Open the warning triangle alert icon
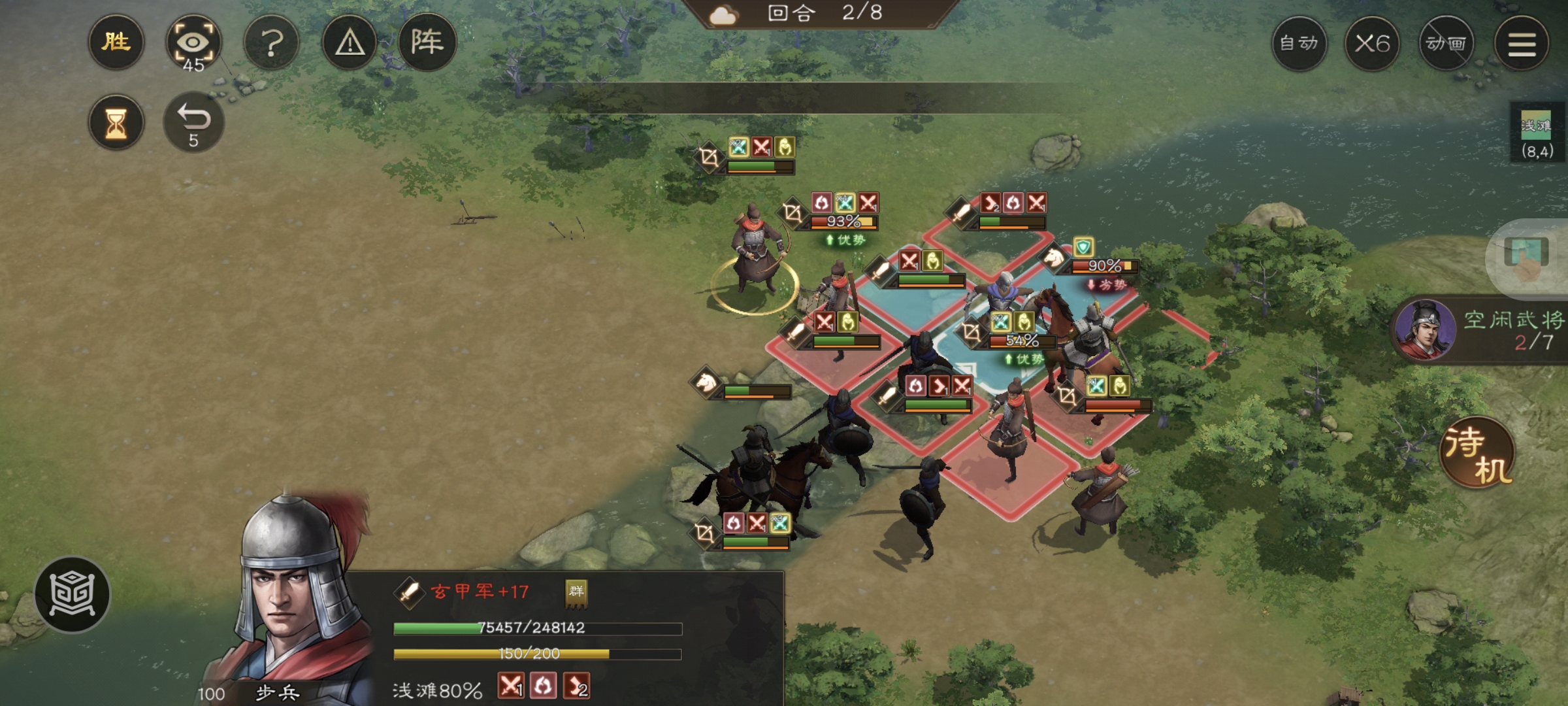Screen dimensions: 1568x706 pyautogui.click(x=349, y=43)
